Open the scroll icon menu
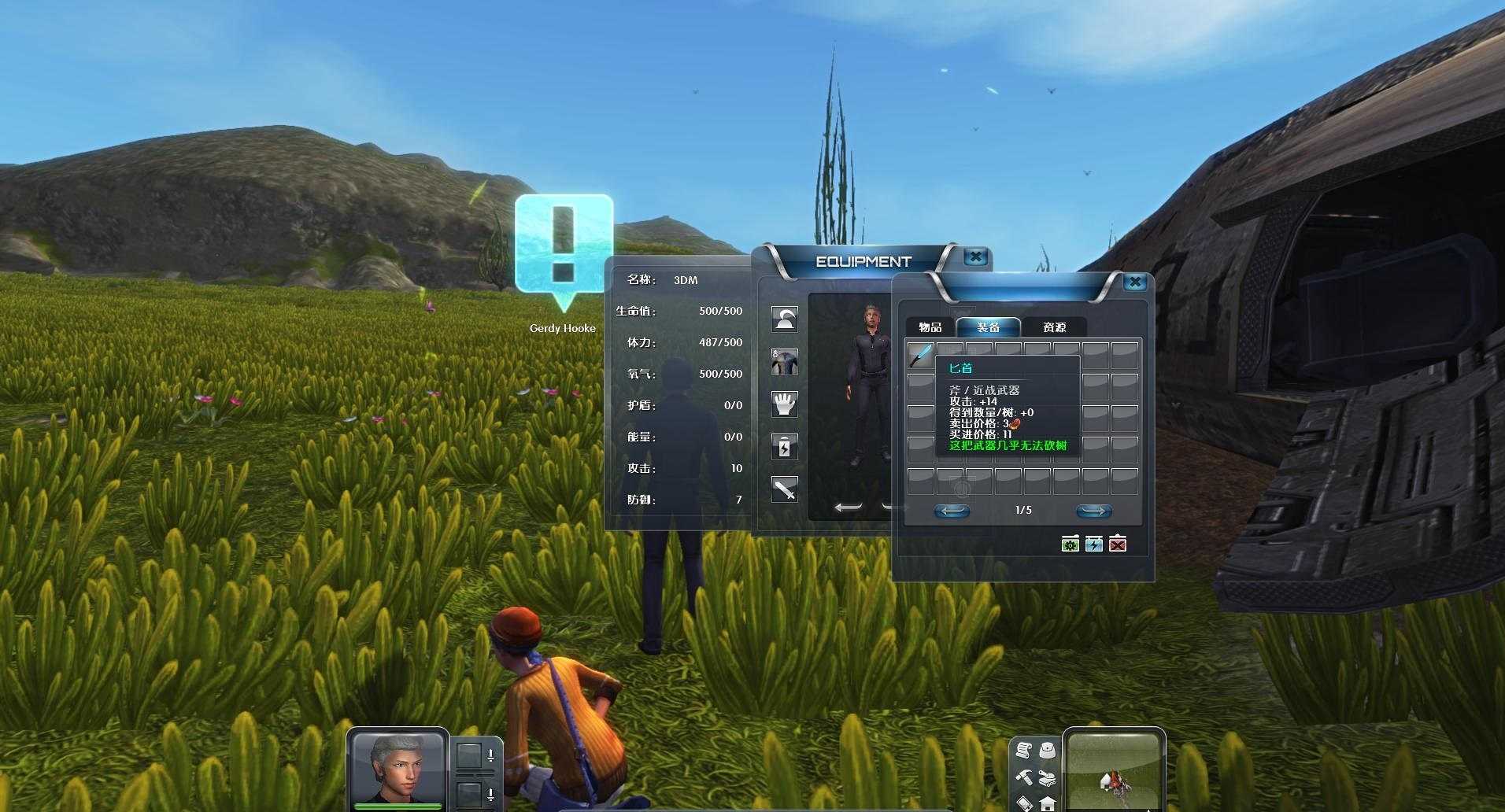The width and height of the screenshot is (1505, 812). (1023, 750)
